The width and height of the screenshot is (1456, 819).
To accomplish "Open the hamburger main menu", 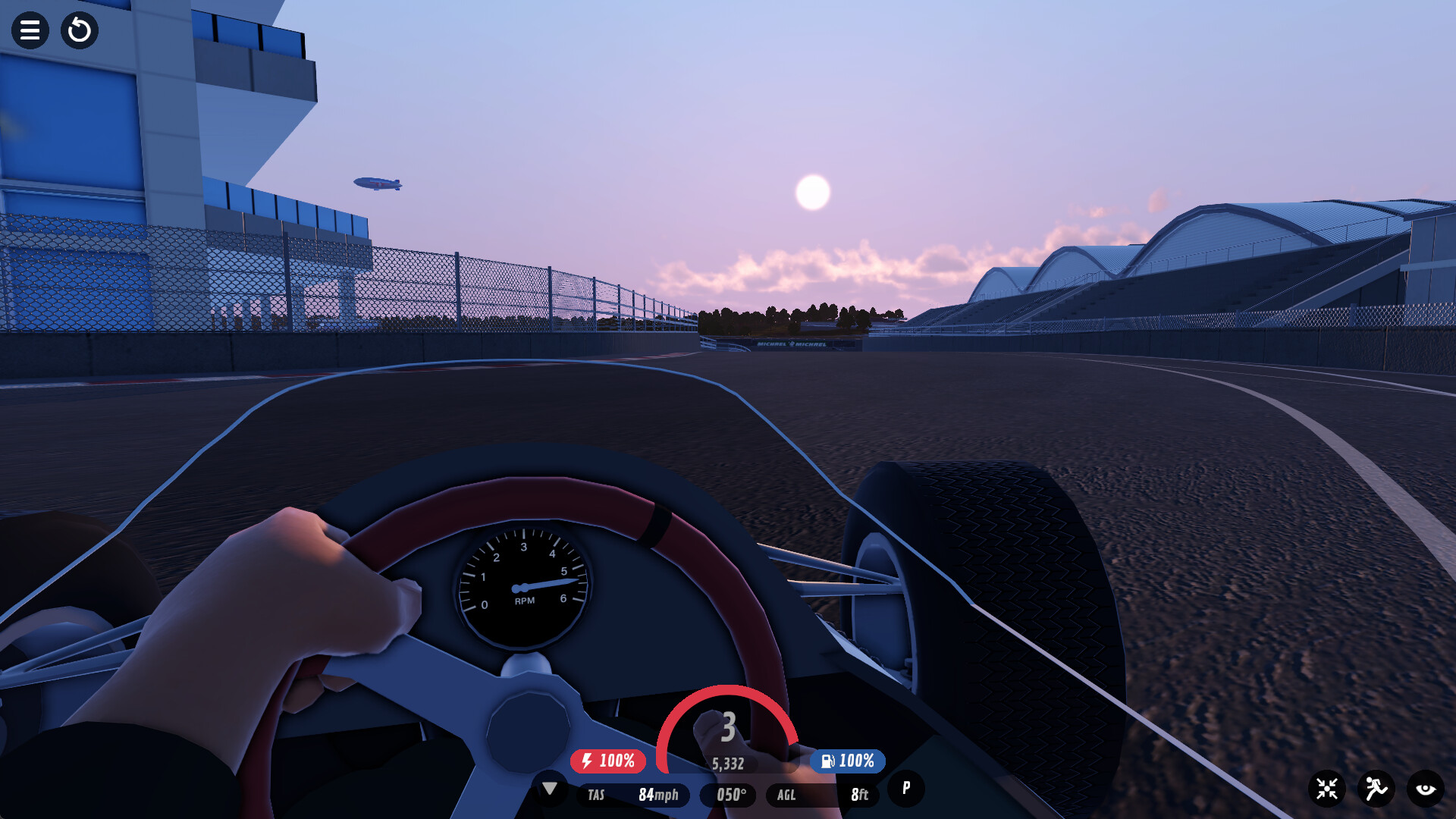I will tap(30, 30).
